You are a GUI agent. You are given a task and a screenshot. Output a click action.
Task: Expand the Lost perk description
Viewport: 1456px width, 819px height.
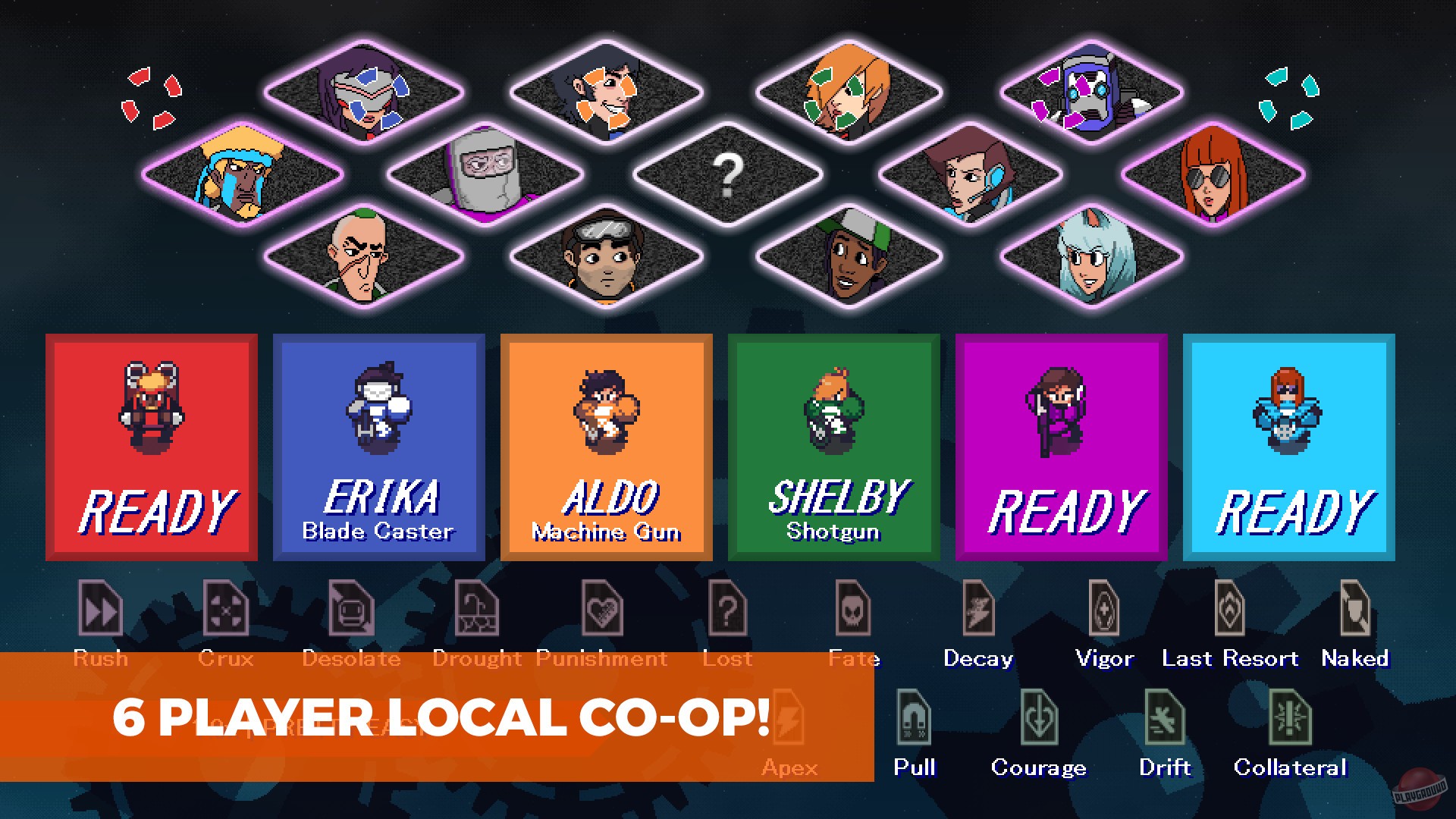click(x=729, y=610)
